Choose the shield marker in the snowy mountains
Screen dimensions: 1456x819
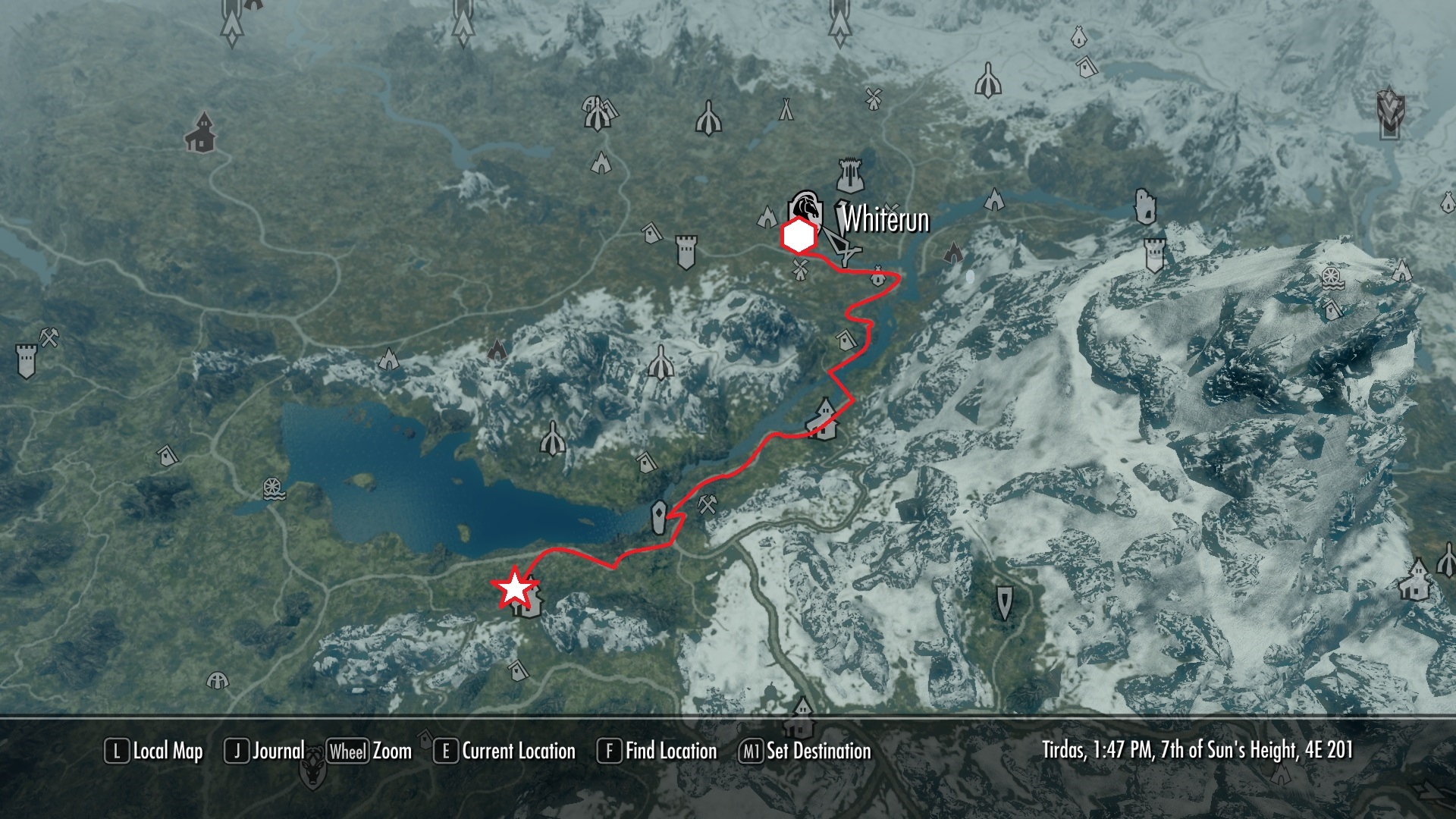tap(1005, 603)
